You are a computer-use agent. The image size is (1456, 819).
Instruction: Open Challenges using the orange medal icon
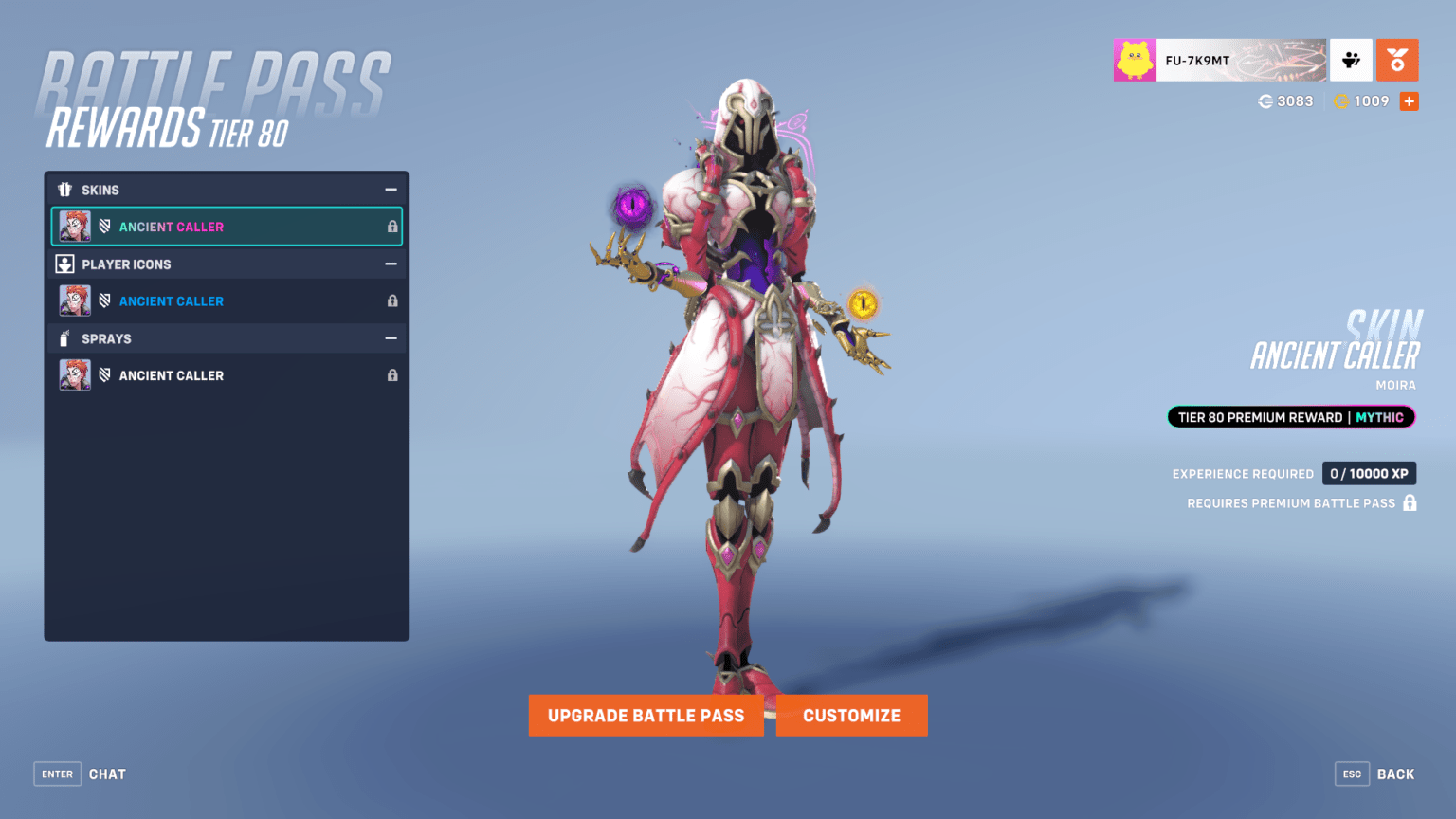point(1397,59)
